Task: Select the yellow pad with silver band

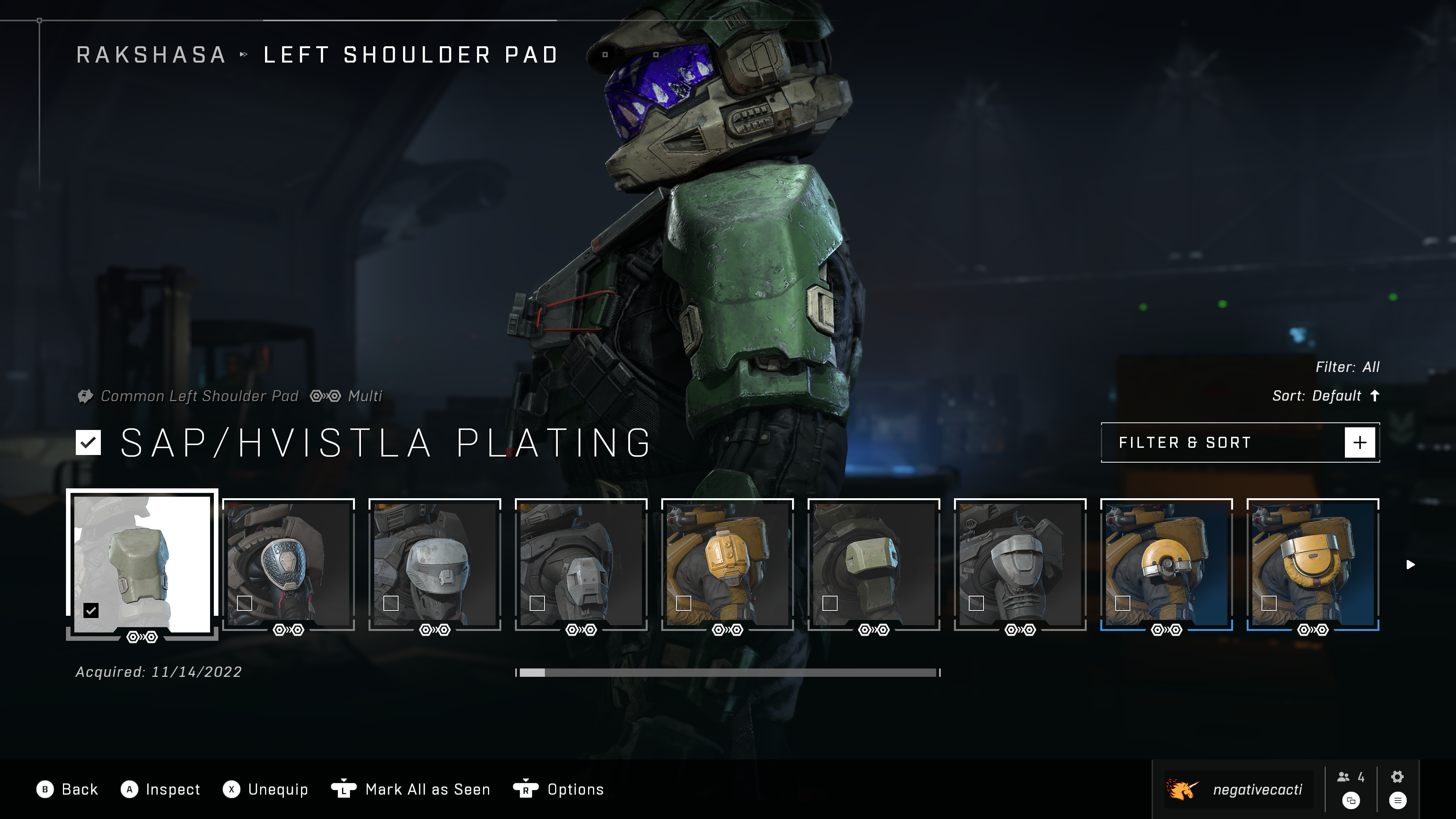Action: pos(1313,564)
